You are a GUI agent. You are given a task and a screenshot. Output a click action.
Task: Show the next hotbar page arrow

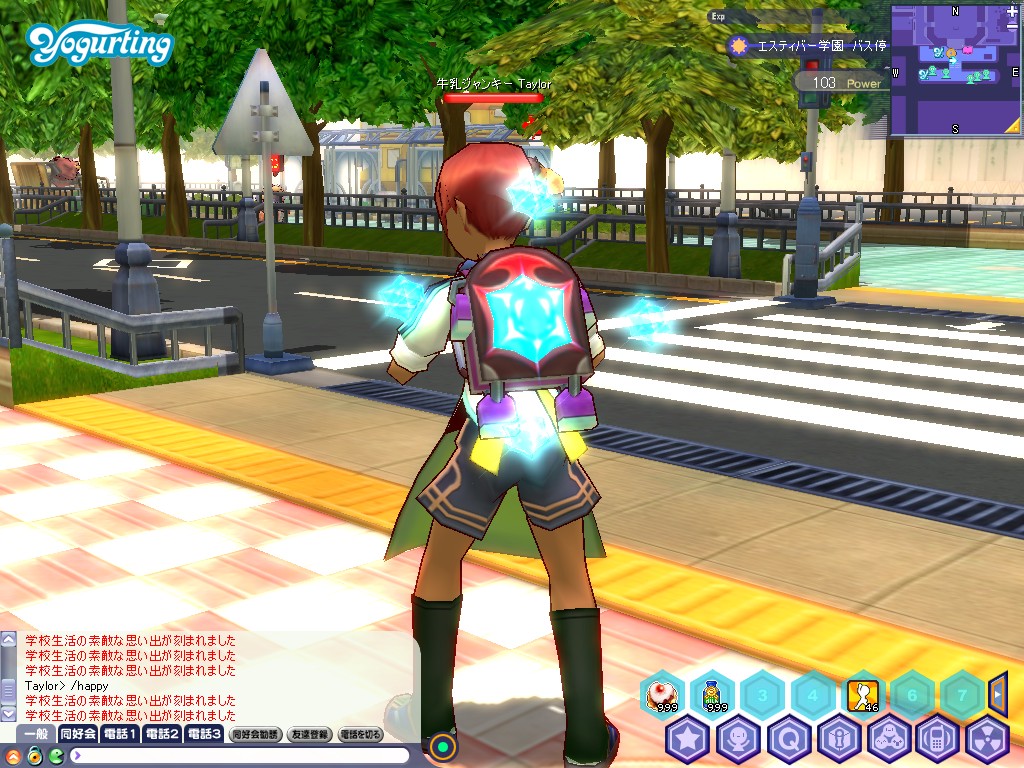click(997, 691)
